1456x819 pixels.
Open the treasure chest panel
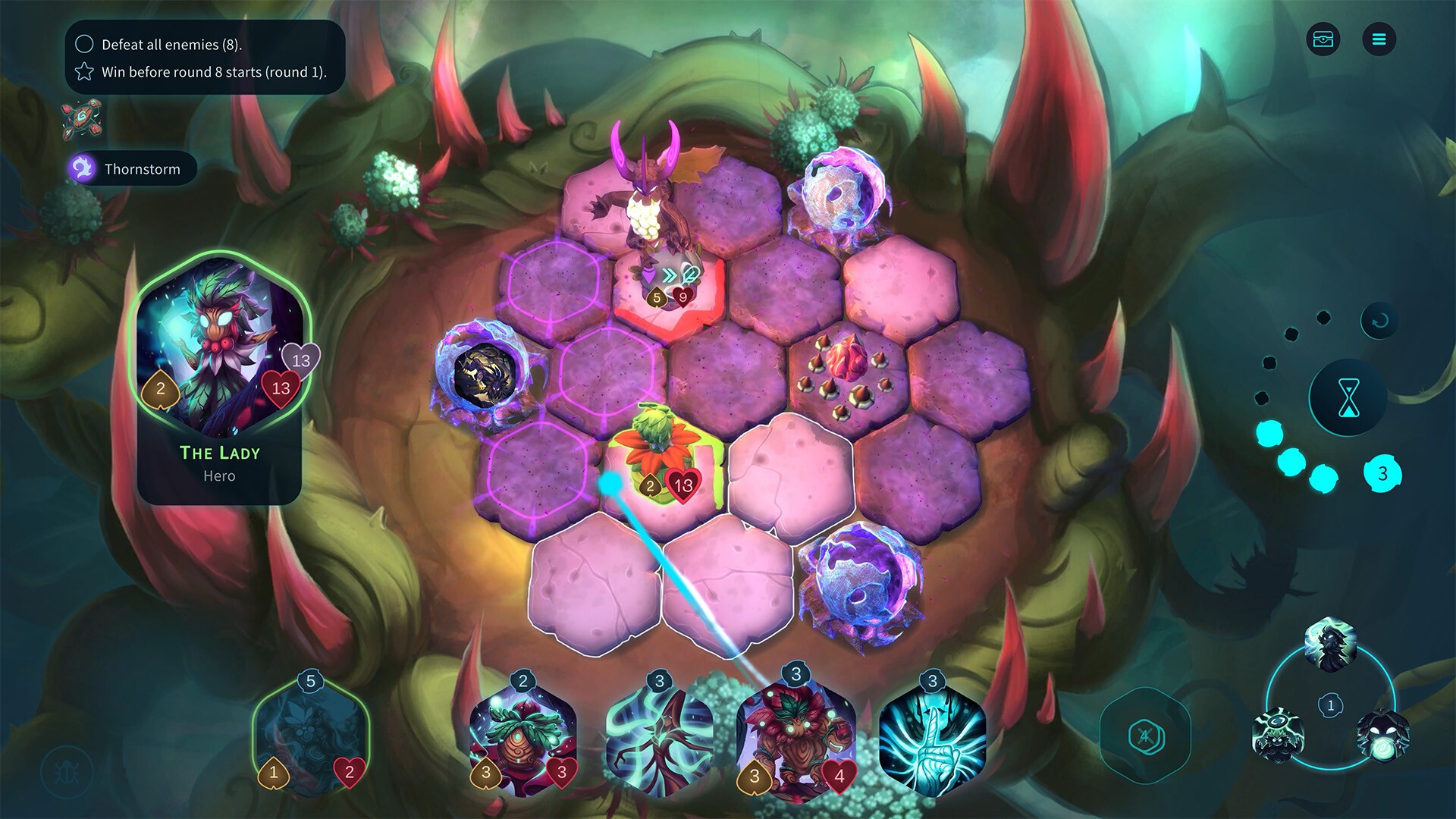coord(1323,39)
